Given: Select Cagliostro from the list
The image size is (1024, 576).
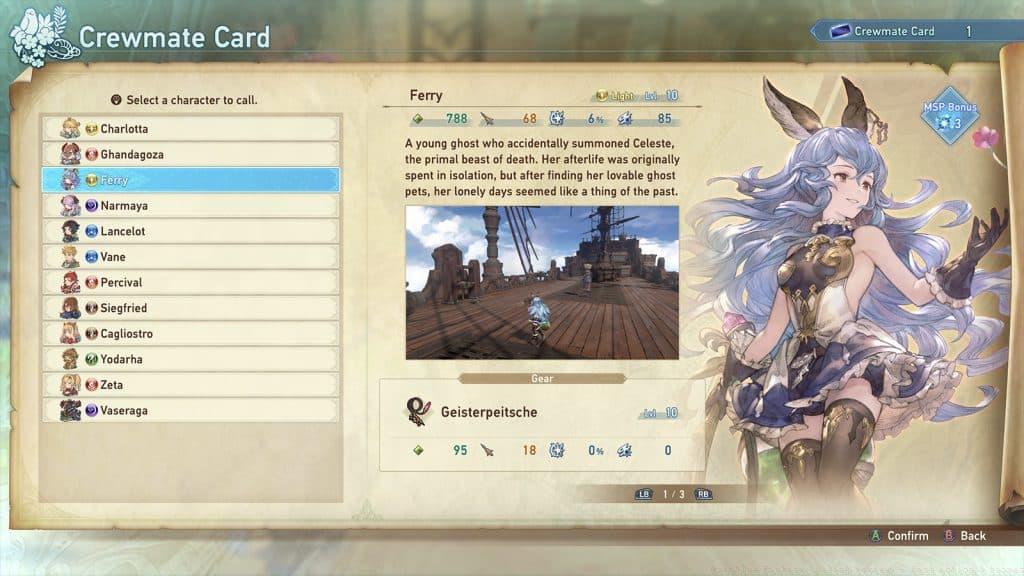Looking at the screenshot, I should (x=190, y=334).
